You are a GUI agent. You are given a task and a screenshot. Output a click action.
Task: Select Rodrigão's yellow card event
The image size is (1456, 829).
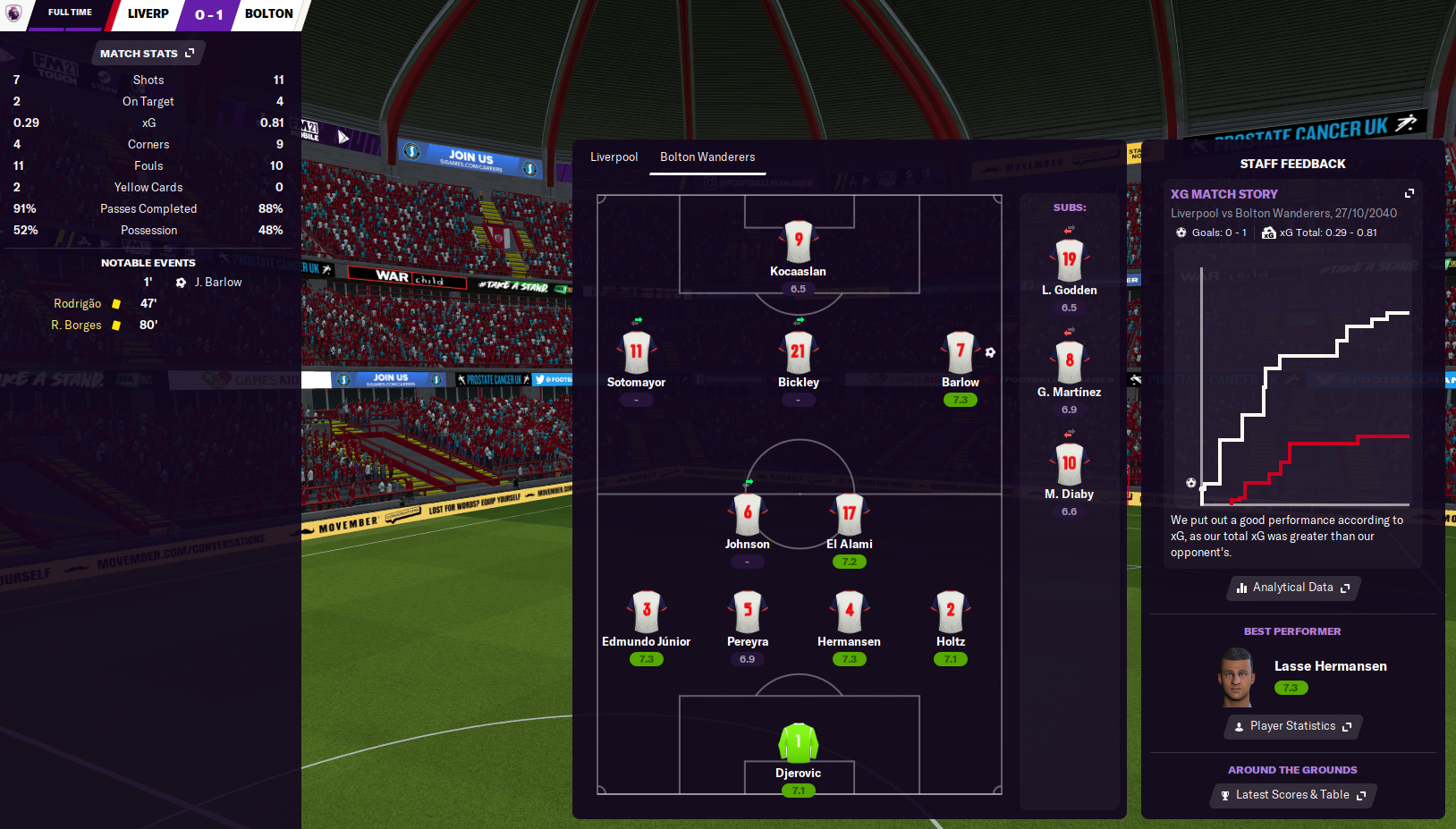point(78,304)
